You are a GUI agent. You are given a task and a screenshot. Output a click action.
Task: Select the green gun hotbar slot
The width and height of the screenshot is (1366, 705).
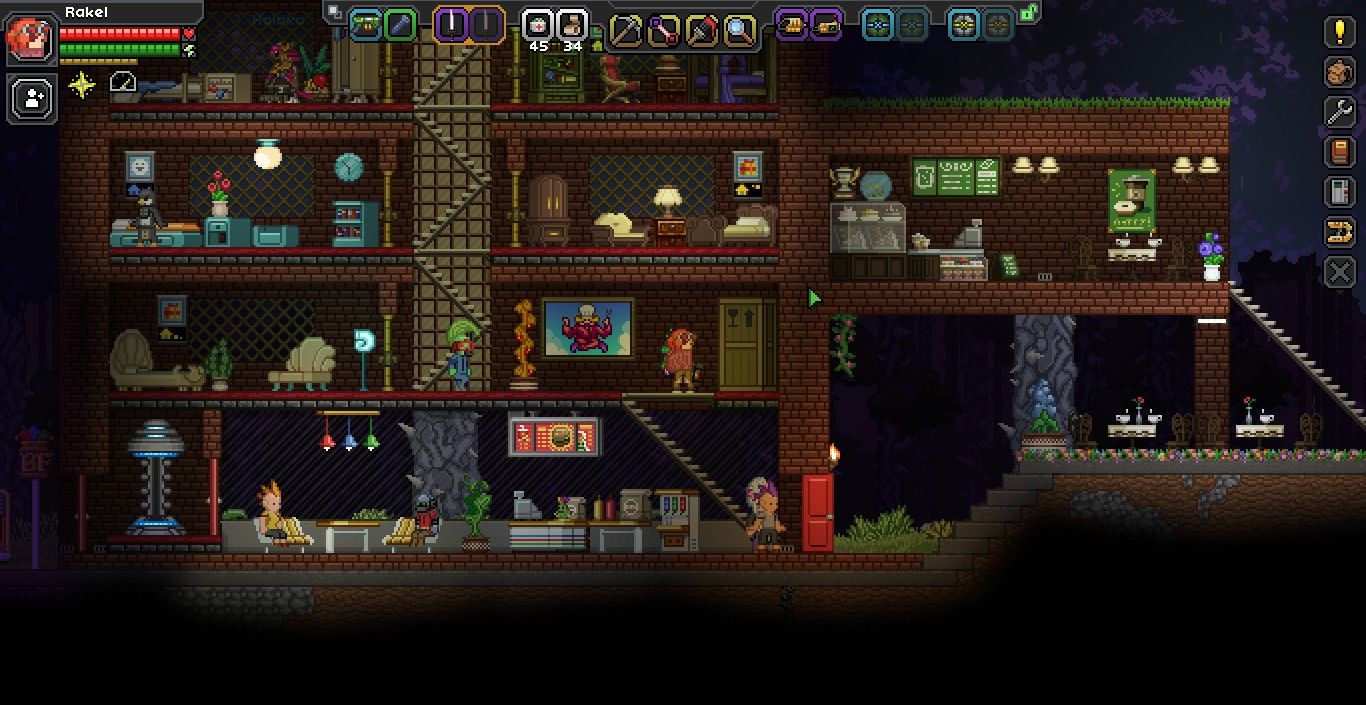[366, 25]
